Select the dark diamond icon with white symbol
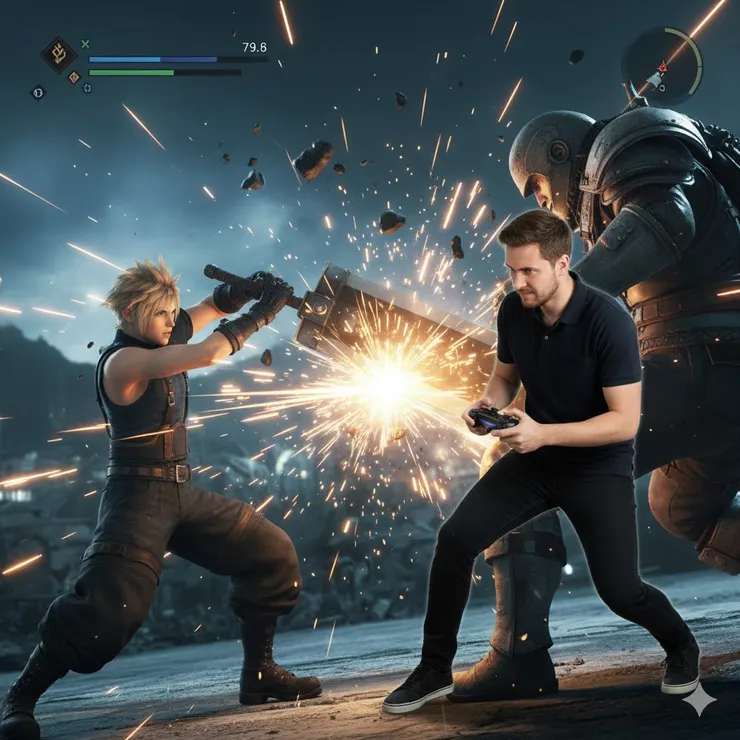Viewport: 740px width, 740px height. pos(38,92)
